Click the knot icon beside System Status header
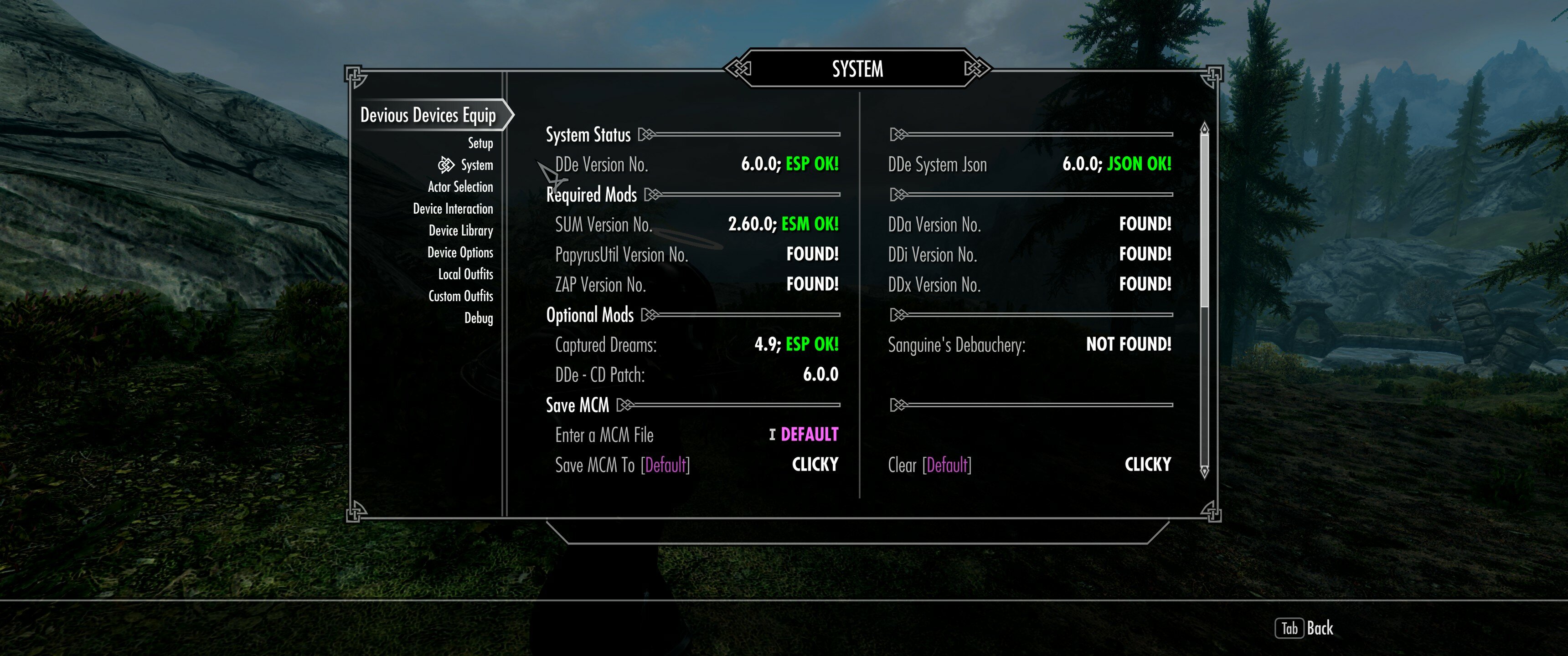1568x656 pixels. click(x=645, y=135)
